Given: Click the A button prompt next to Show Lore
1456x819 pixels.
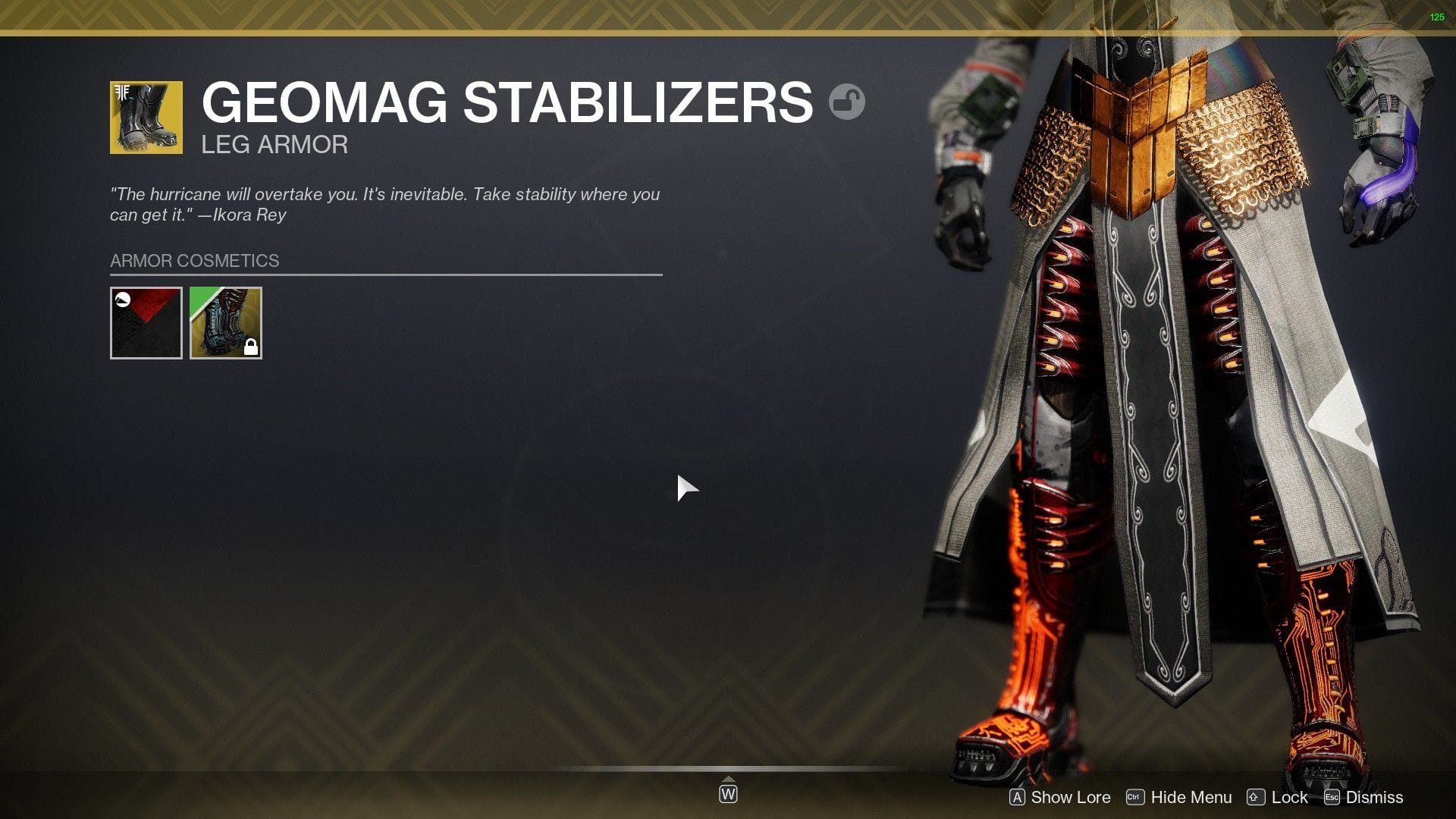Looking at the screenshot, I should 1016,797.
